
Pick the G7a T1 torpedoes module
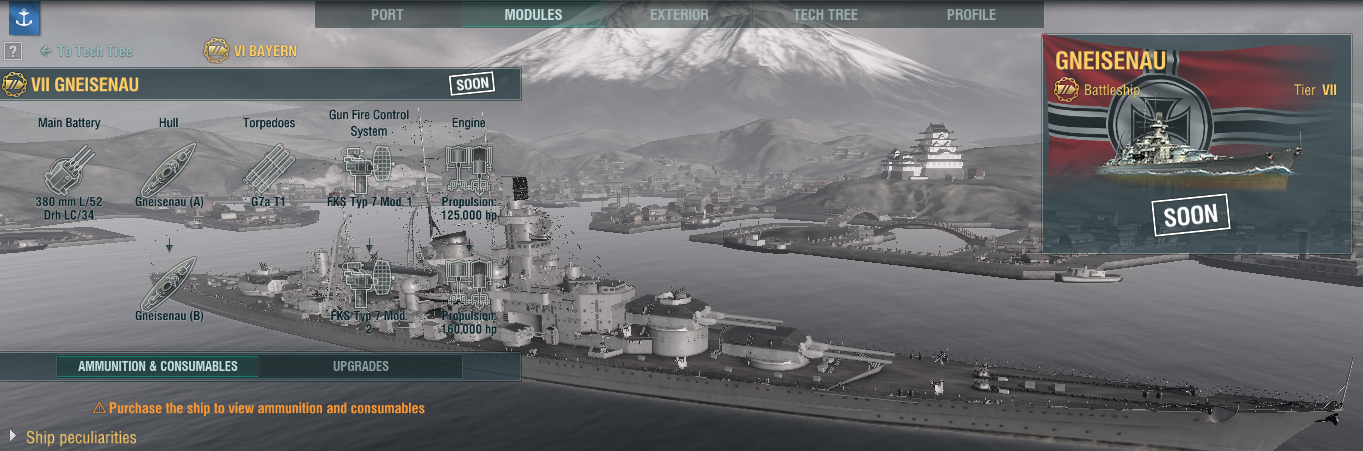268,168
